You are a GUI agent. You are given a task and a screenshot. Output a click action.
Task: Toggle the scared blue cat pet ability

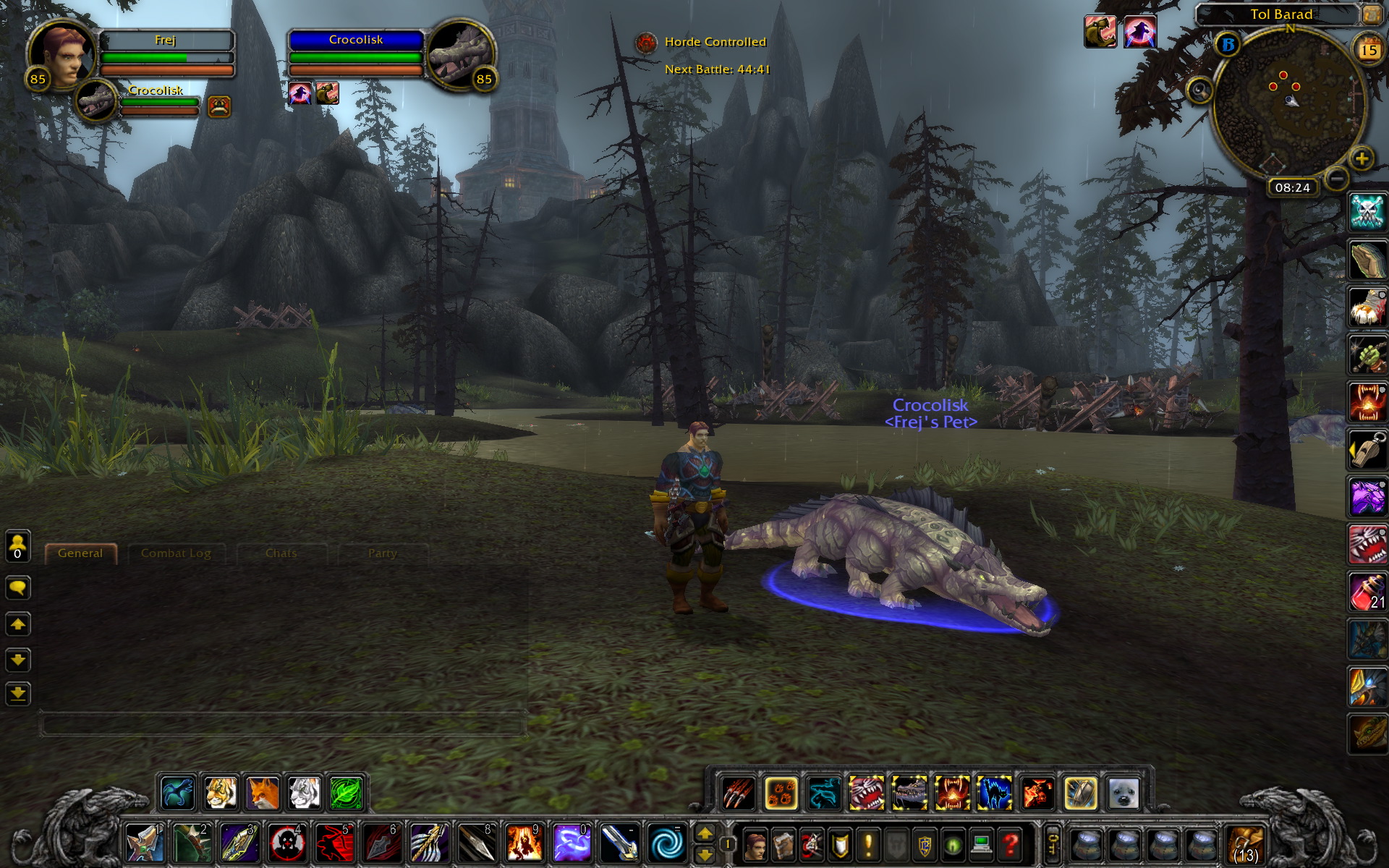(x=994, y=793)
